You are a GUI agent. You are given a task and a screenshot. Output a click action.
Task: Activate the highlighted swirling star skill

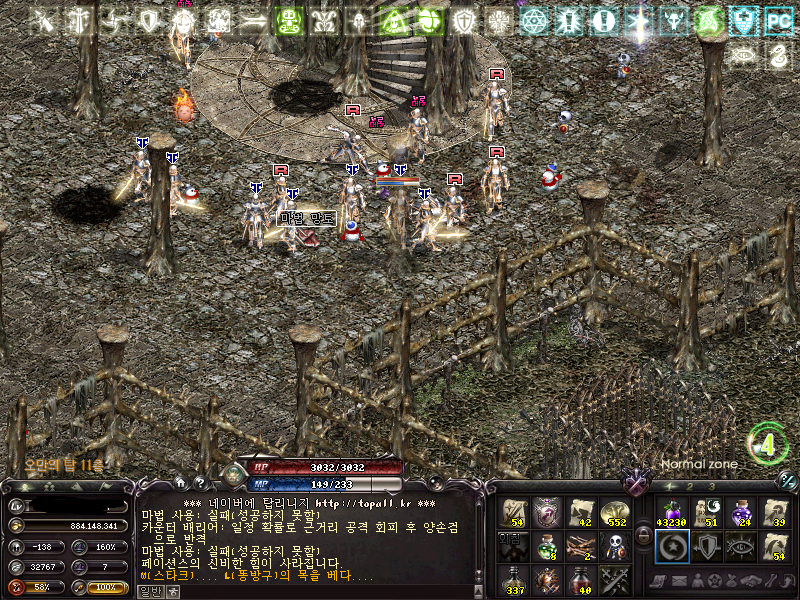(x=671, y=546)
